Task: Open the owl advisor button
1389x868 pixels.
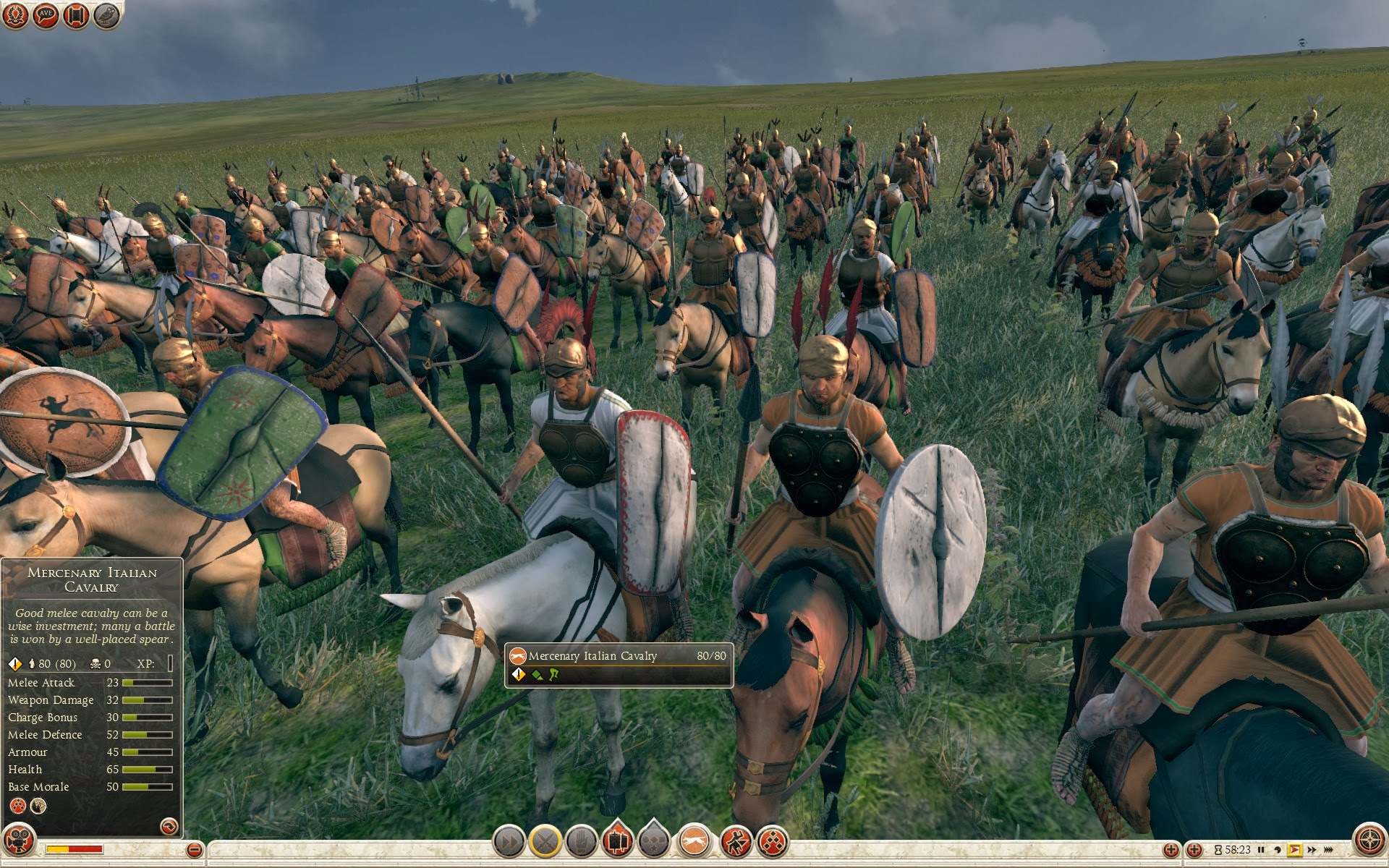Action: point(107,15)
